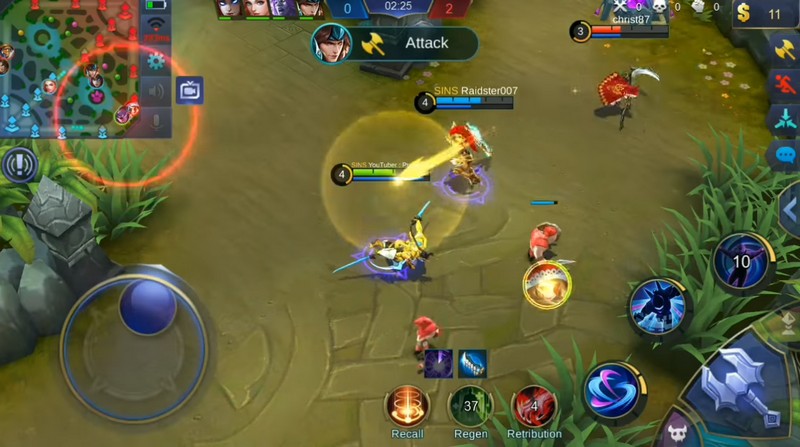Use the Recall spell
This screenshot has height=447, width=800.
(407, 405)
